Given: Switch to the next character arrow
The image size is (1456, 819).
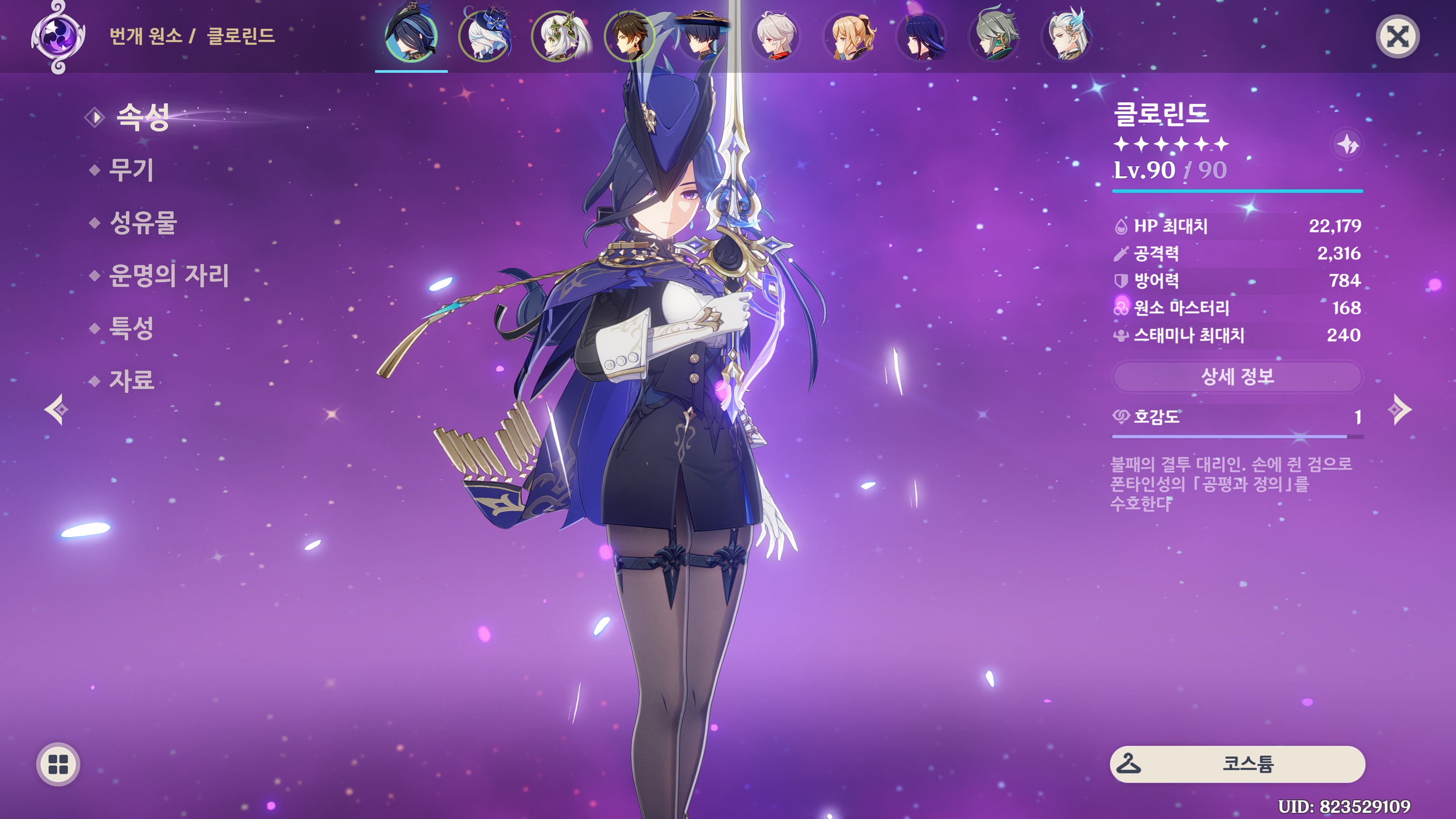Looking at the screenshot, I should [1400, 409].
